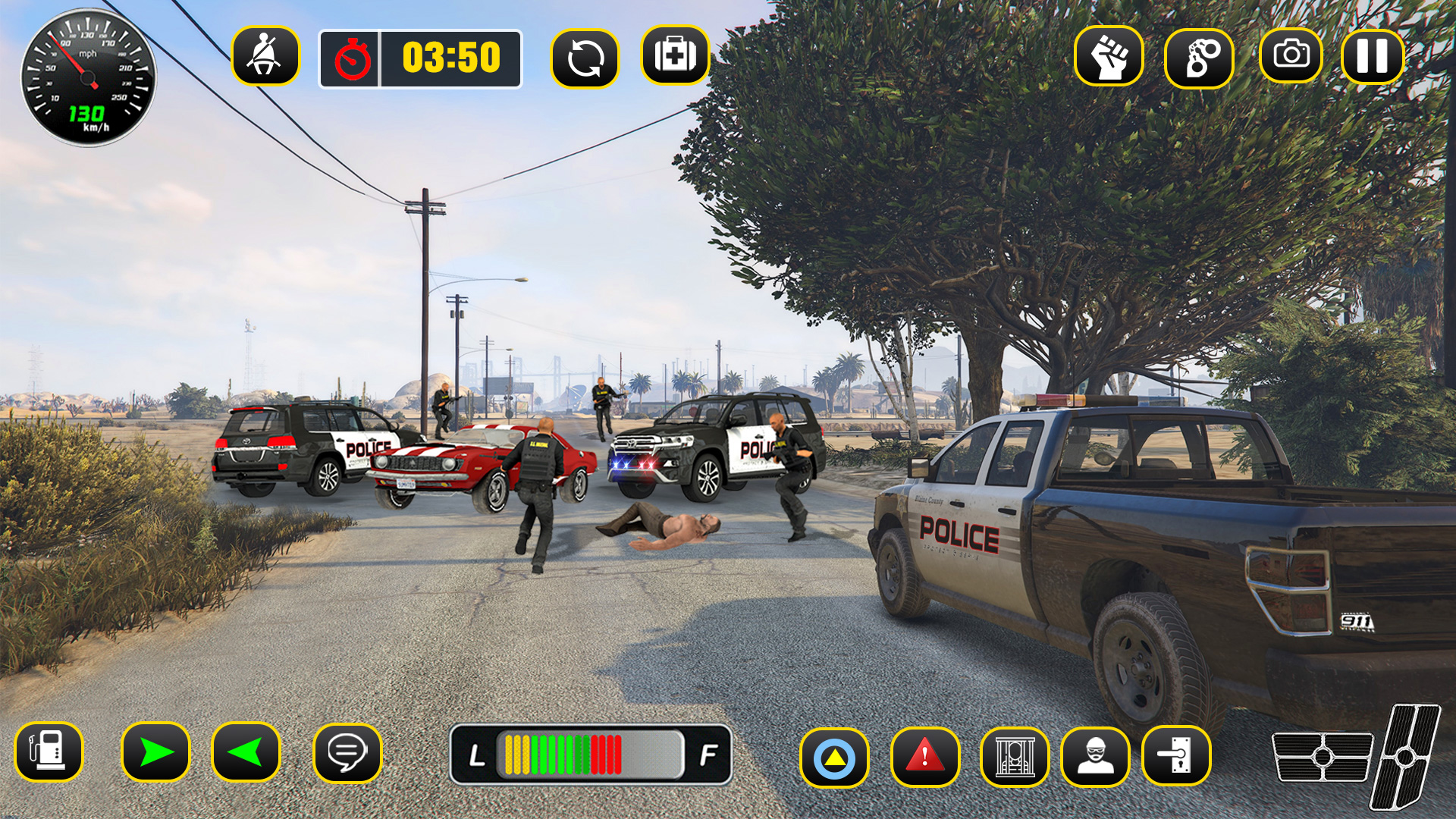Activate the fist fight action icon

click(x=1109, y=55)
